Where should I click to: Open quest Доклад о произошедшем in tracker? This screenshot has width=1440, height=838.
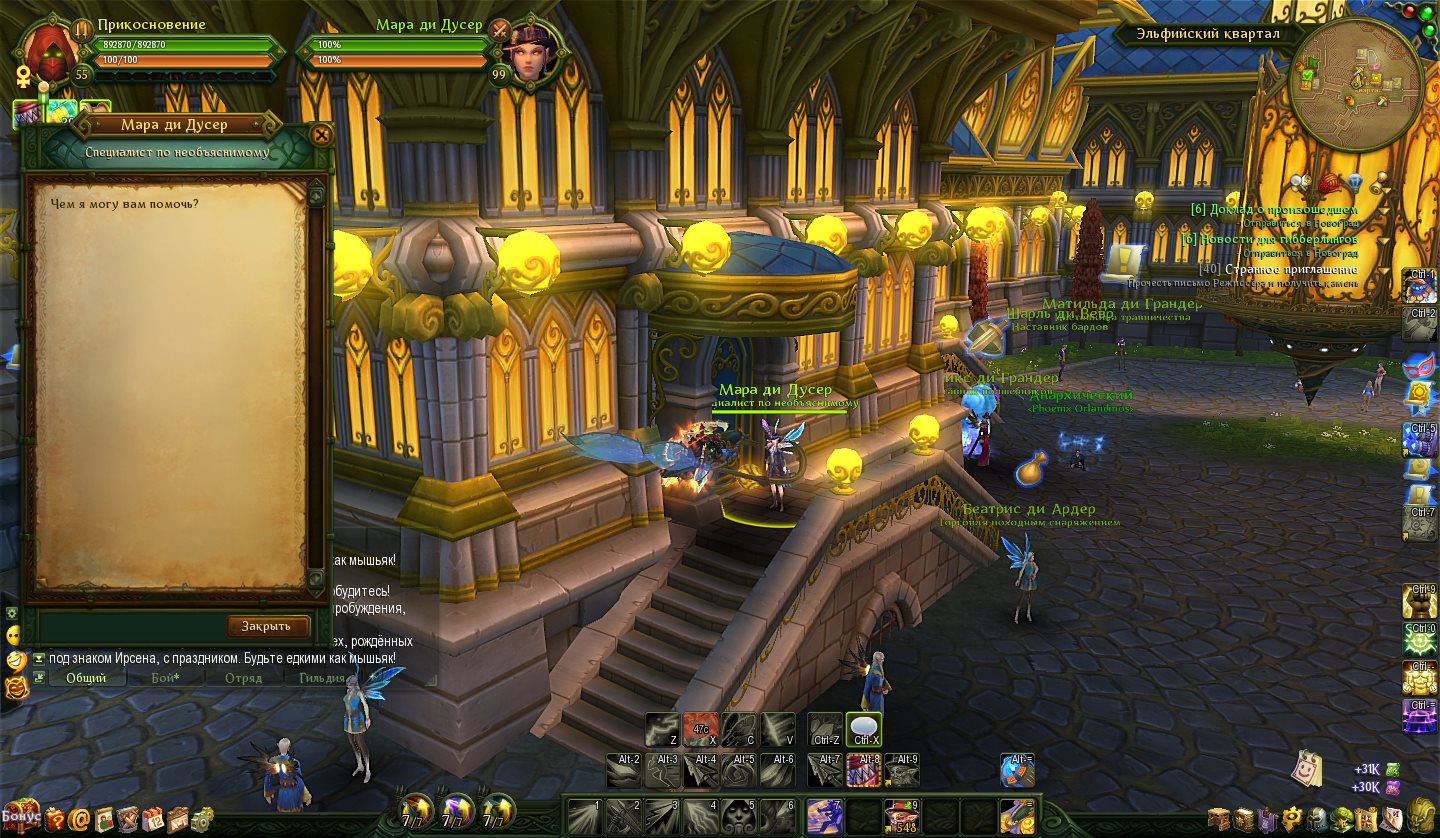click(x=1273, y=209)
